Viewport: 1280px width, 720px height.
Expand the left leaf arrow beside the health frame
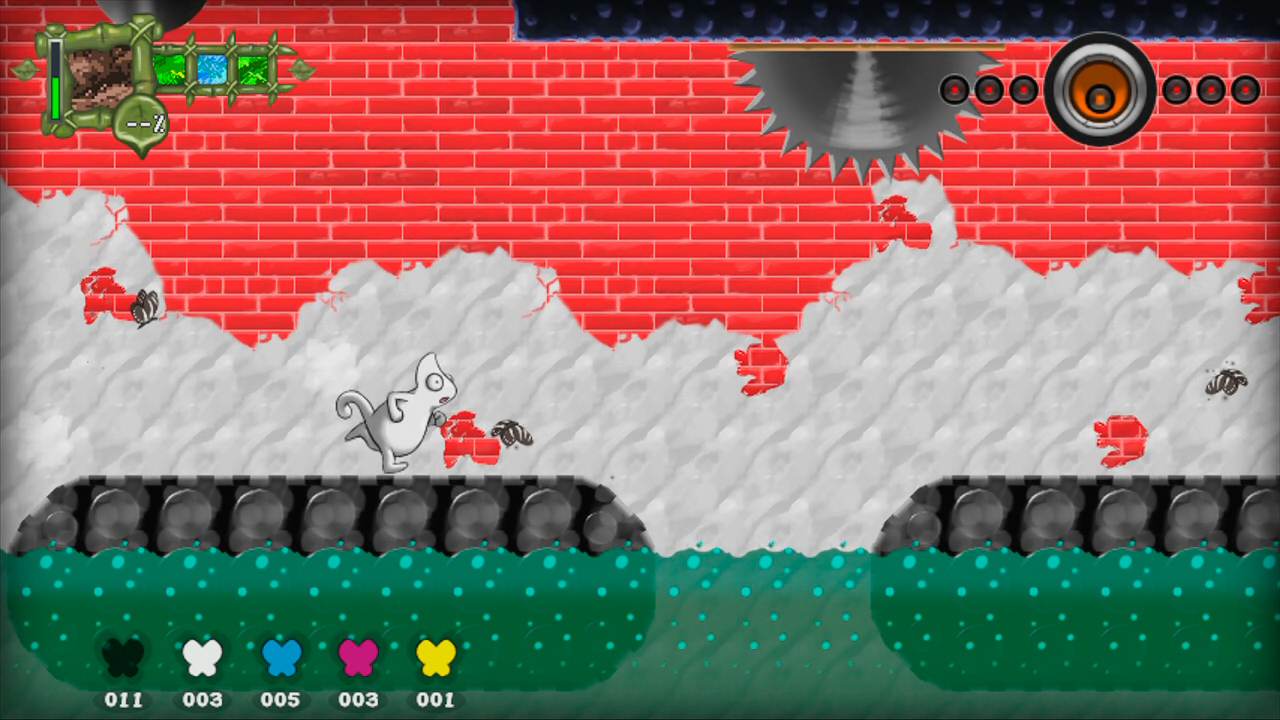pyautogui.click(x=27, y=67)
